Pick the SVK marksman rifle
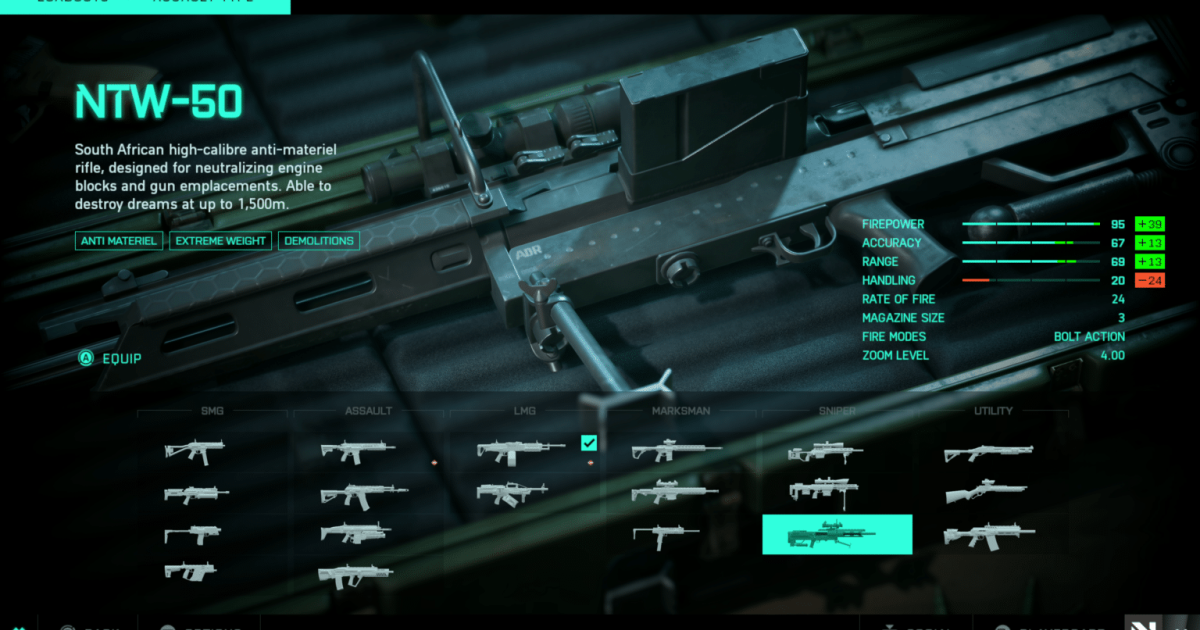 (x=674, y=493)
